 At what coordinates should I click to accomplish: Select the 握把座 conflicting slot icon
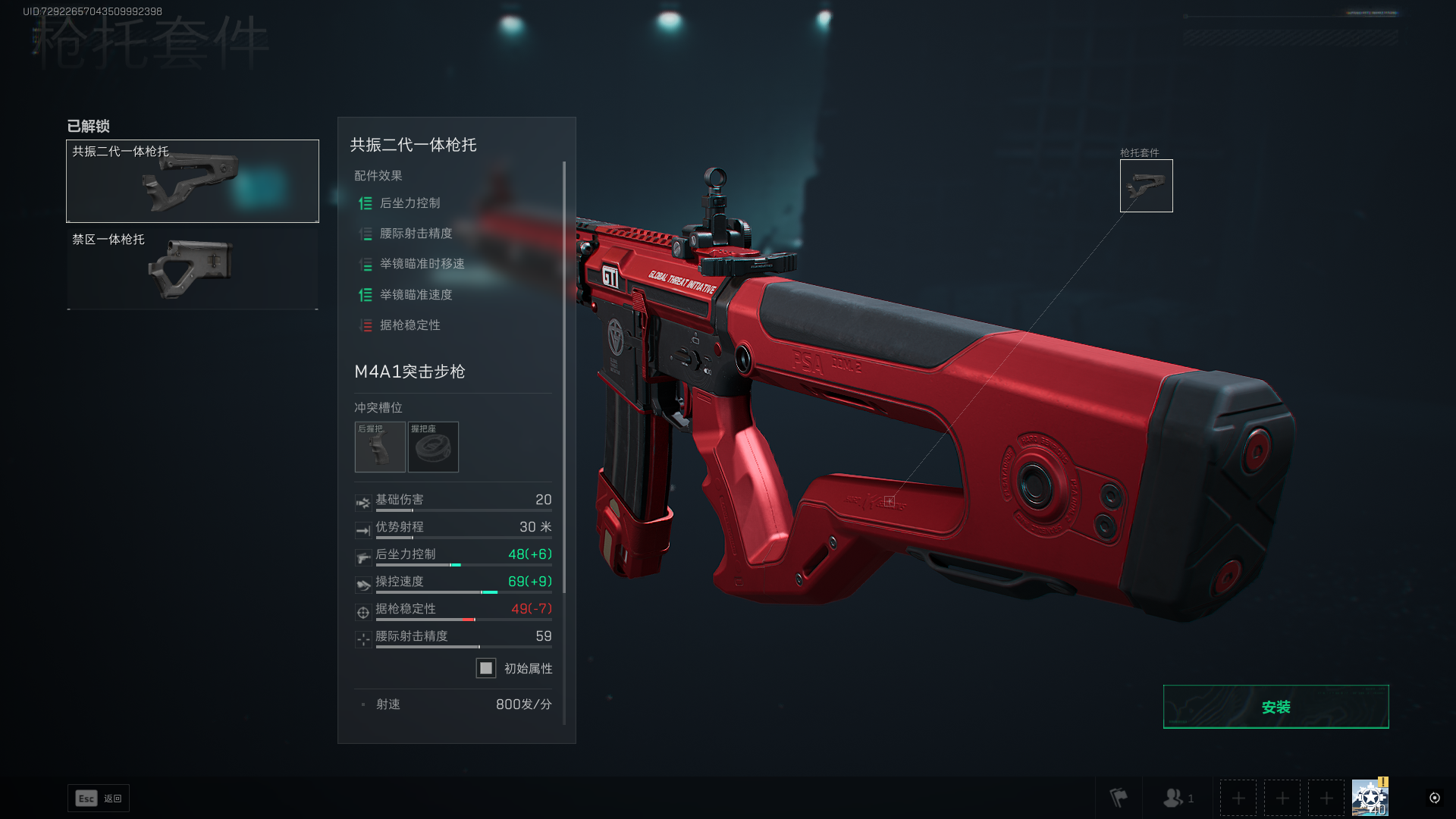point(433,447)
